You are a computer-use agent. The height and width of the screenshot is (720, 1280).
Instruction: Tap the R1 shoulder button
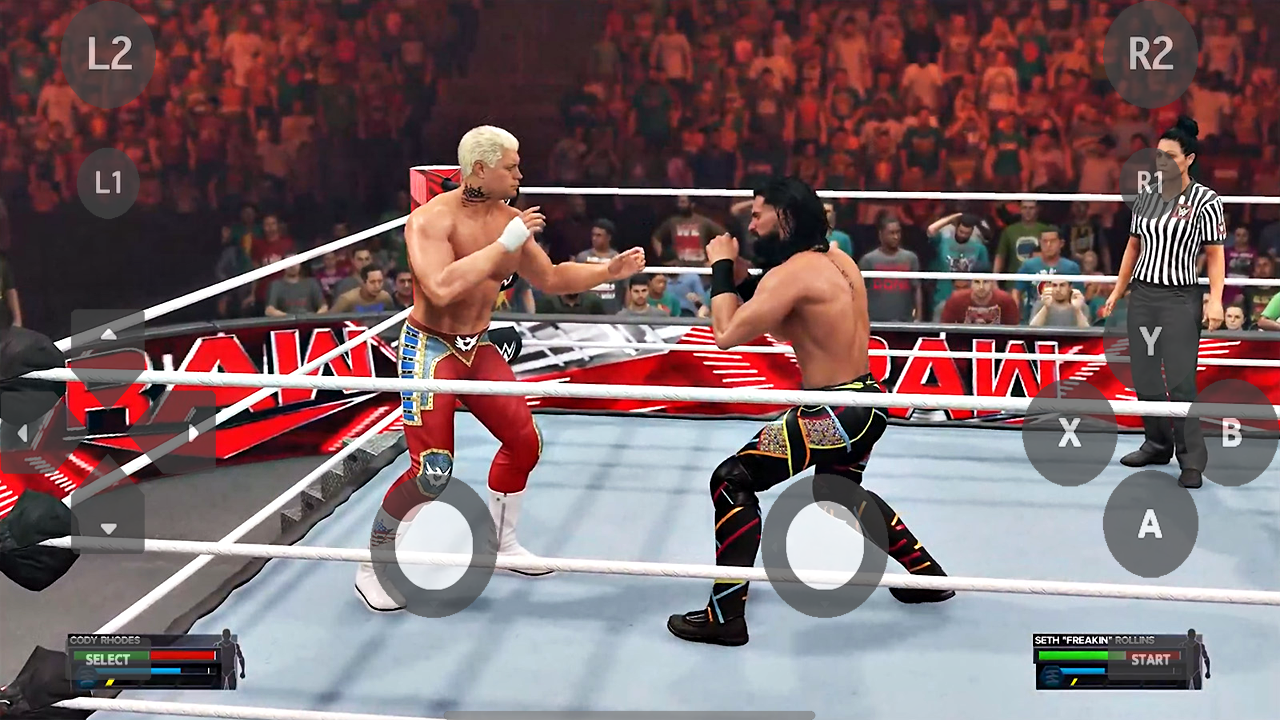click(x=1152, y=183)
